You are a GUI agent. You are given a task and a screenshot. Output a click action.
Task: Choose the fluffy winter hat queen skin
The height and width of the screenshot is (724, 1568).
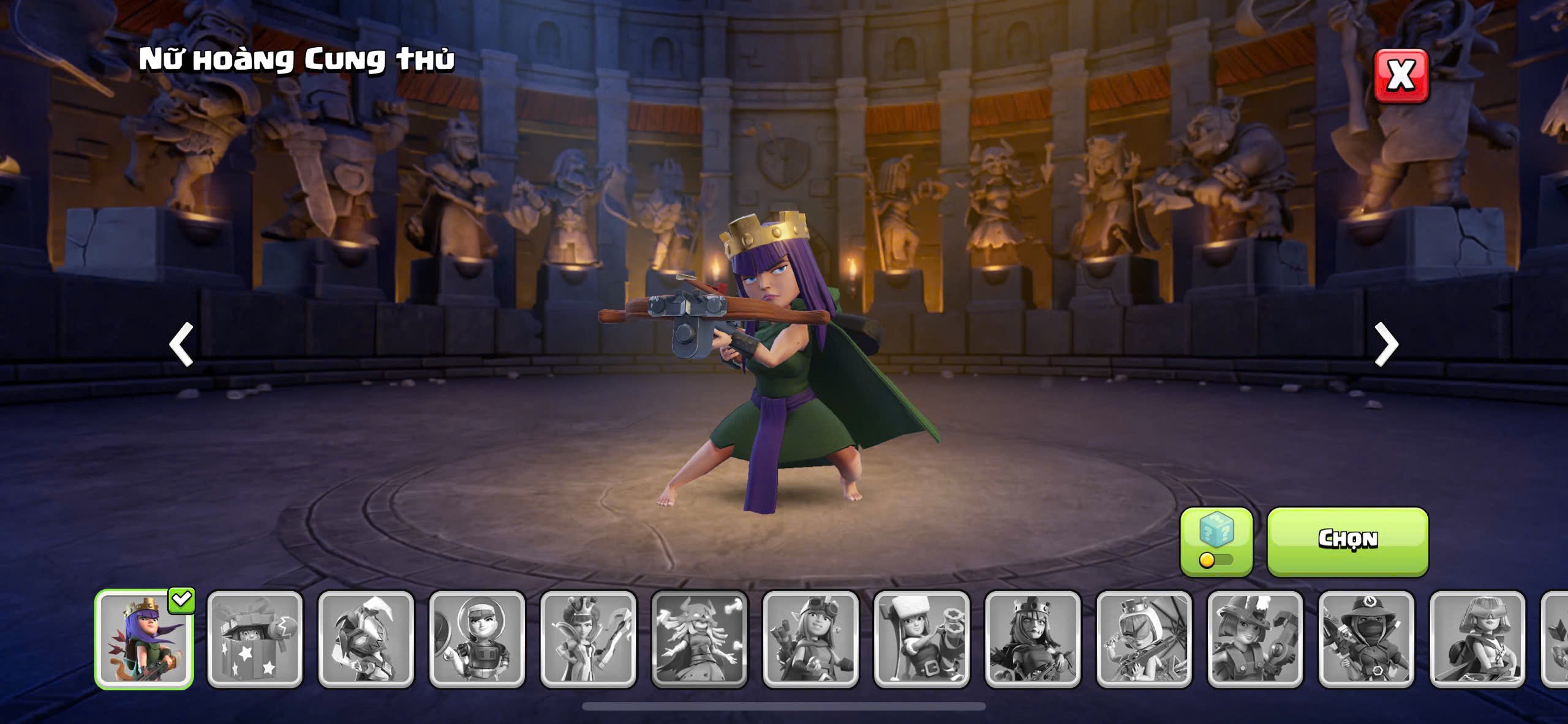922,639
